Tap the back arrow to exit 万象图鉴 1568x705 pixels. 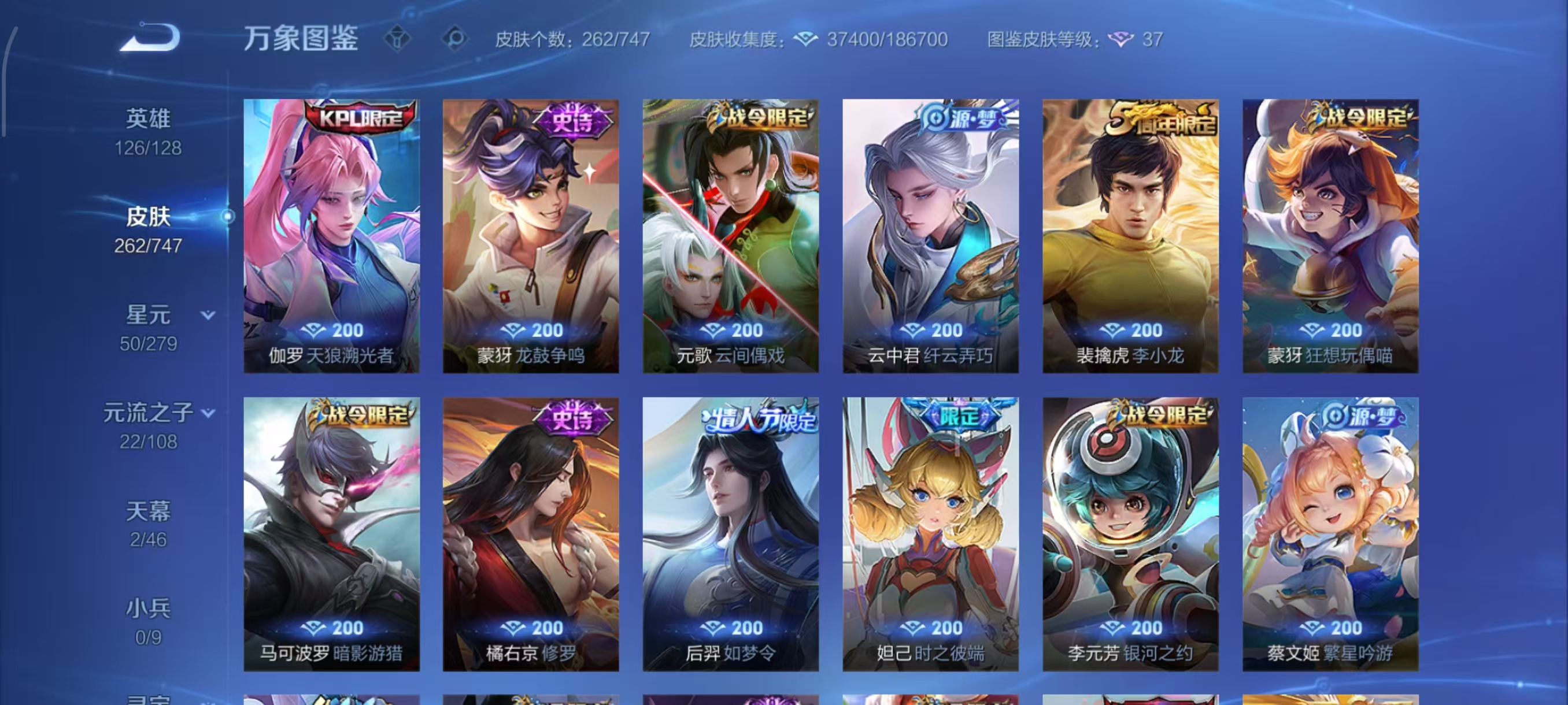[x=148, y=38]
